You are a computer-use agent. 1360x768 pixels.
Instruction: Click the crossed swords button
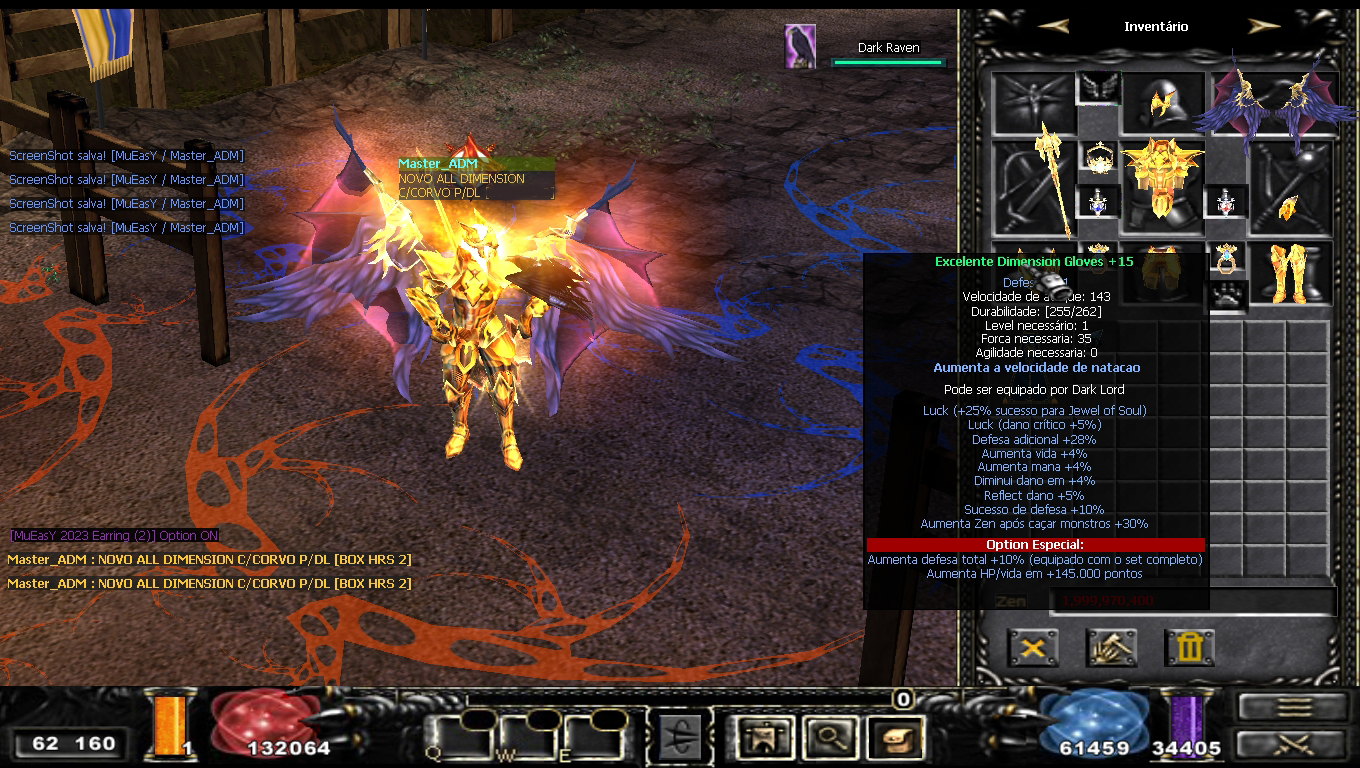click(x=1294, y=744)
